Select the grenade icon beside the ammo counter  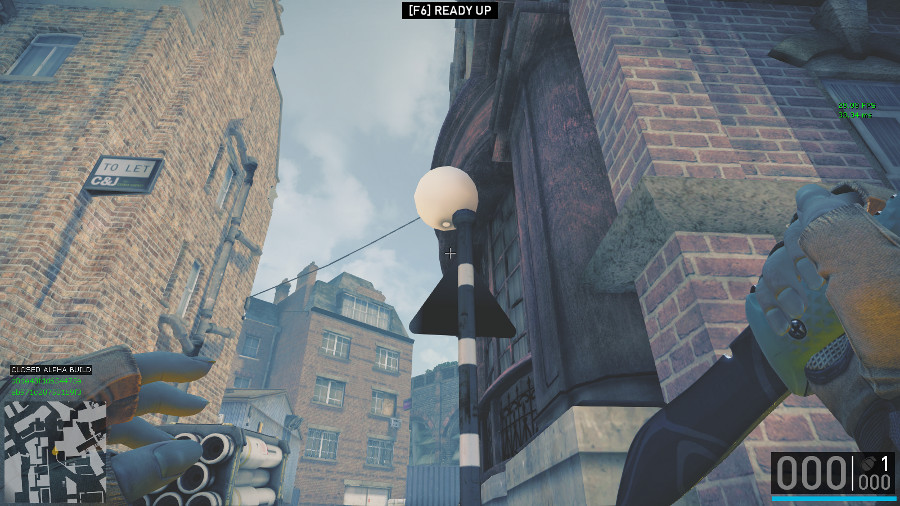click(x=866, y=463)
